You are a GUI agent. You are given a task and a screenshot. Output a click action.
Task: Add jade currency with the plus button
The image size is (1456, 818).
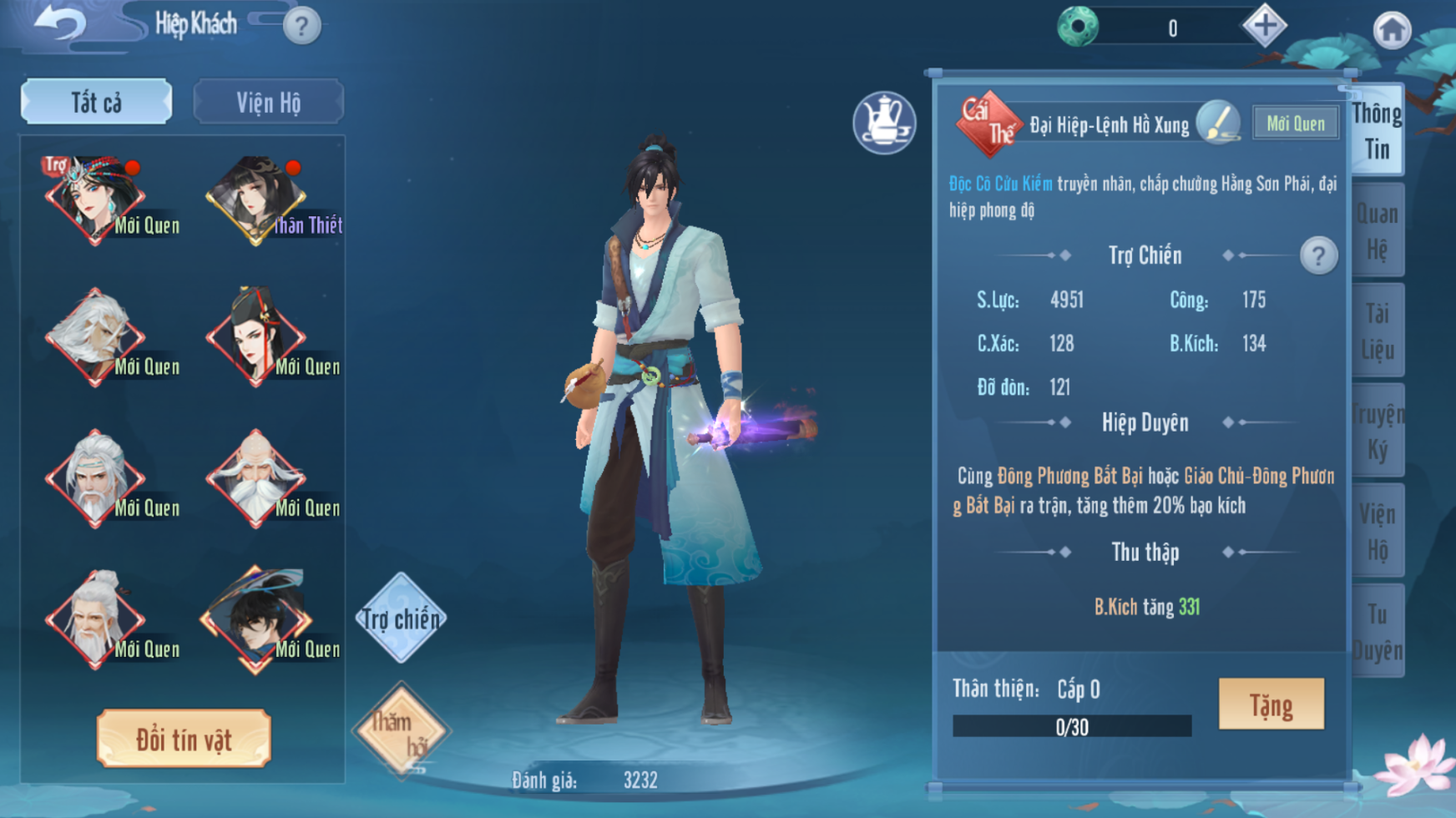[1265, 27]
